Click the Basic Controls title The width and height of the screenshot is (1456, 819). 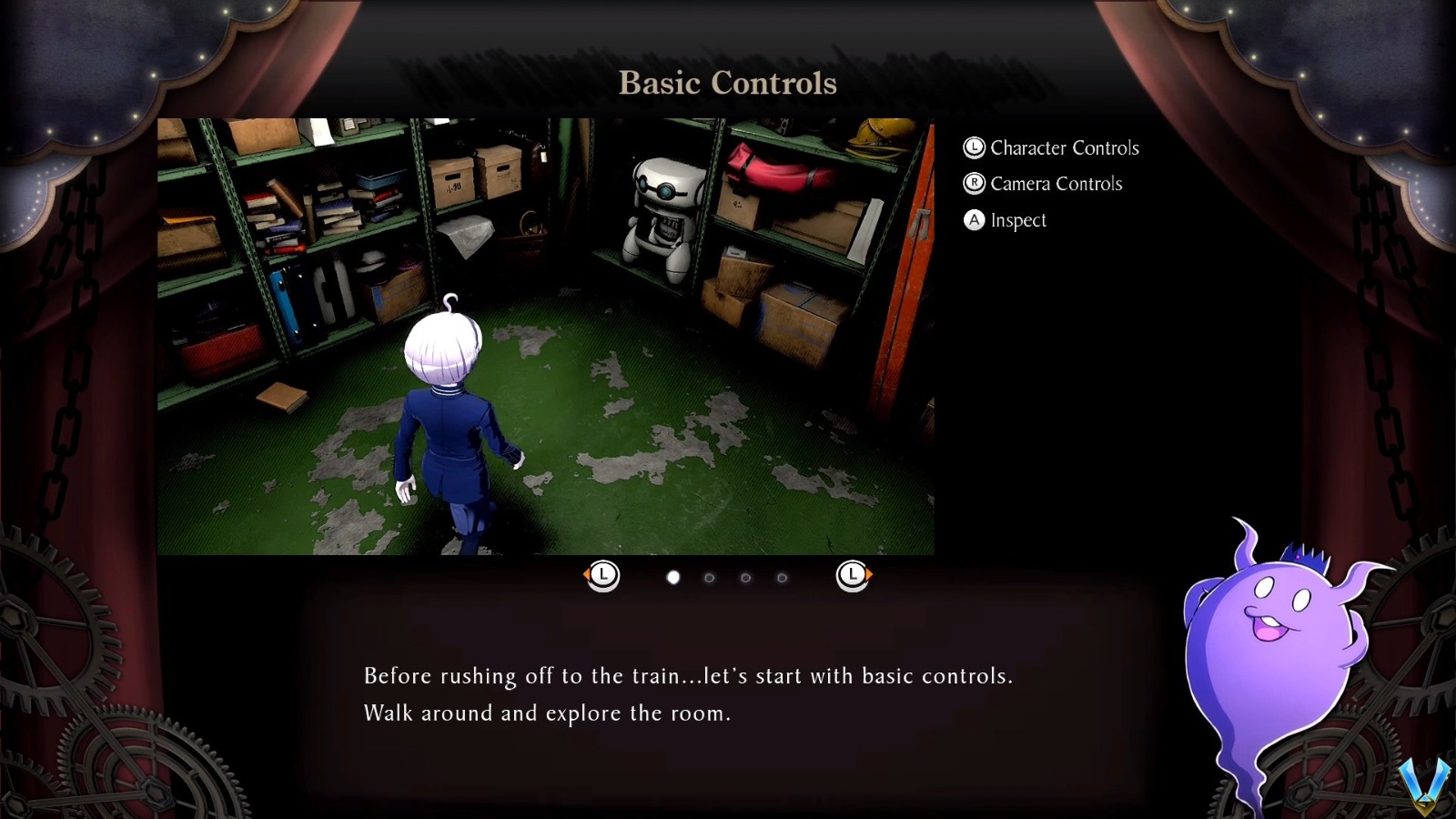727,84
